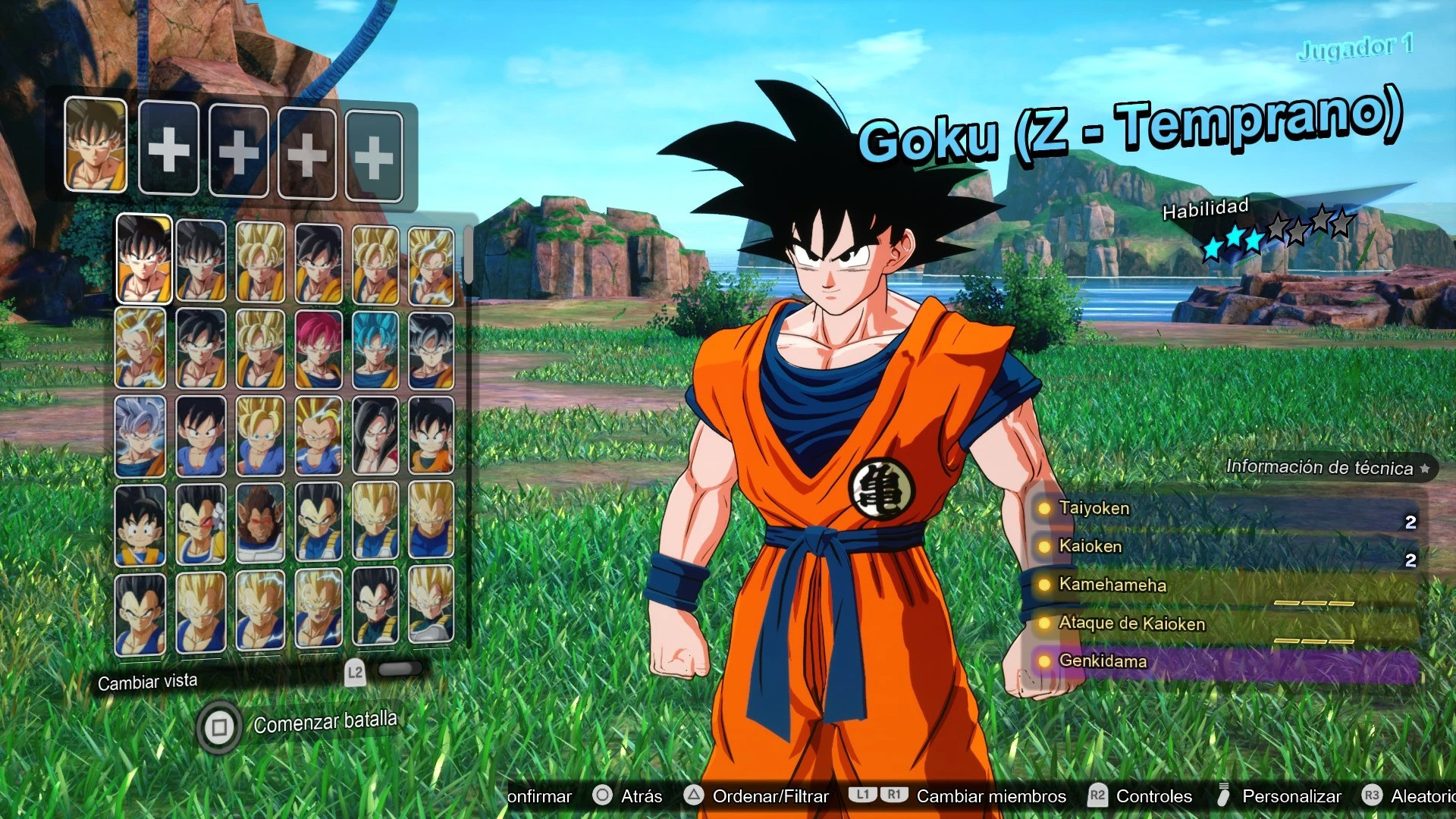Select kid Goten's orange gi portrait
This screenshot has height=819, width=1456.
431,435
